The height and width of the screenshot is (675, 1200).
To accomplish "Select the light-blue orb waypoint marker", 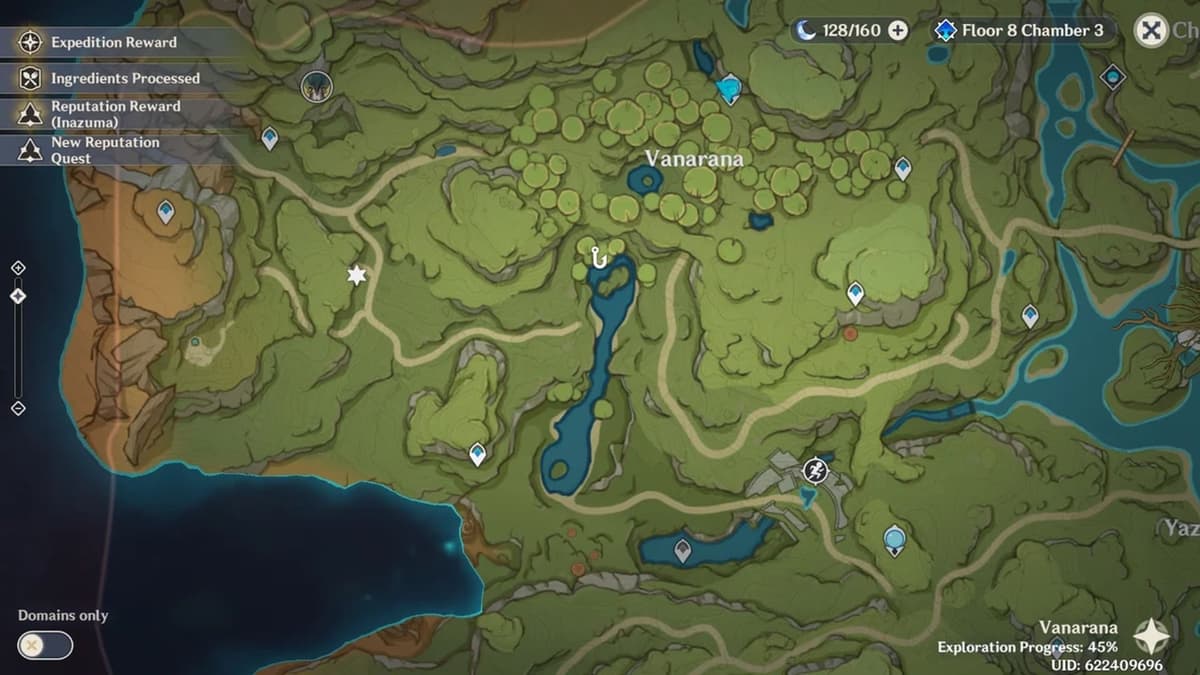I will (x=894, y=541).
